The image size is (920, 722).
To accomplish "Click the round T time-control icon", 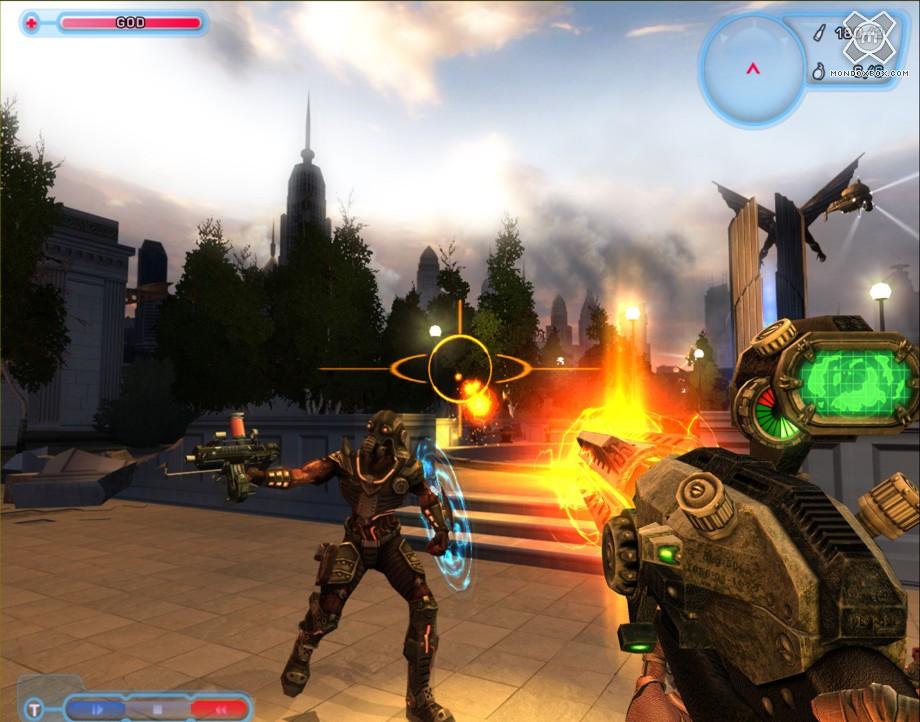I will click(35, 710).
